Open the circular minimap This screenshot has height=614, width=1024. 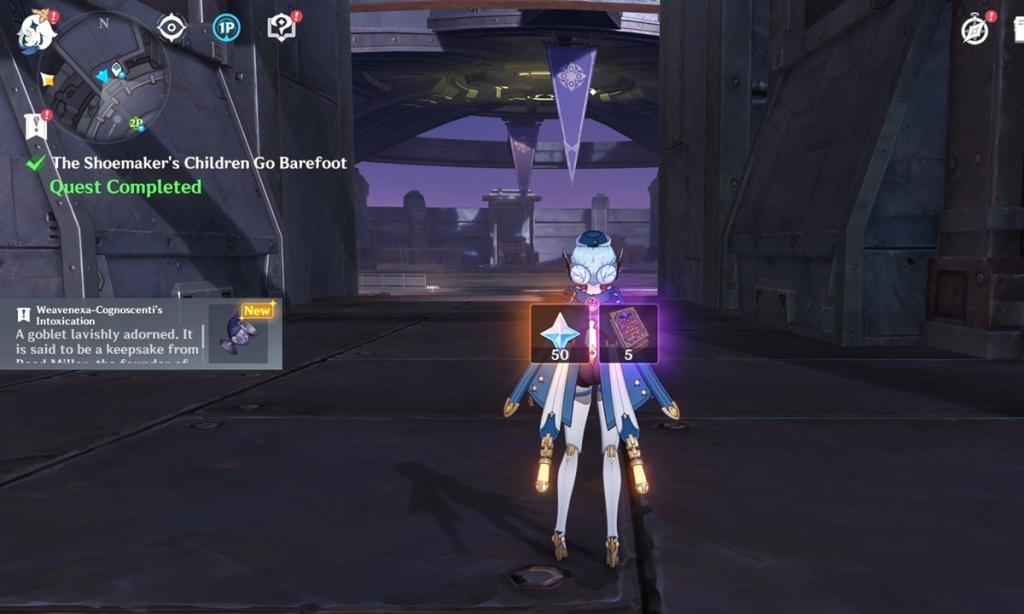(x=108, y=77)
